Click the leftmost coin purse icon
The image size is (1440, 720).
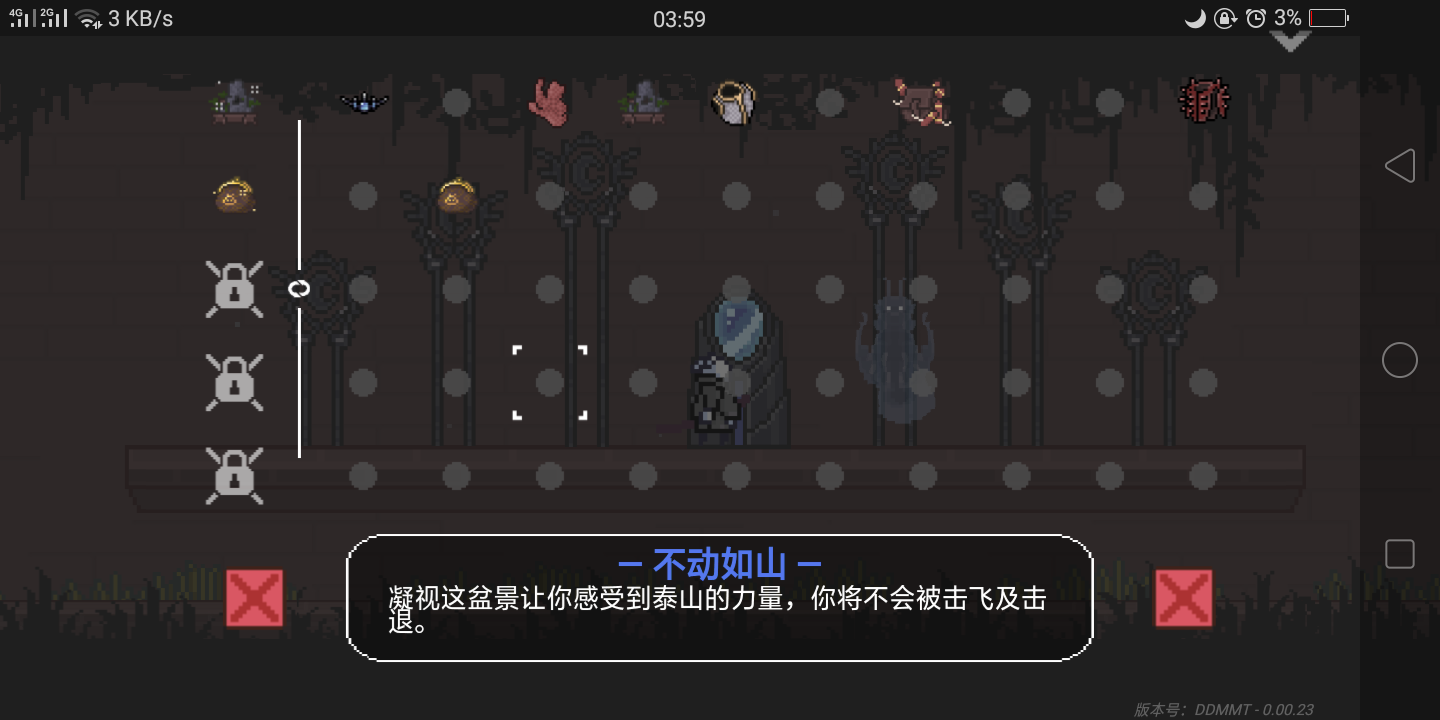[x=234, y=196]
